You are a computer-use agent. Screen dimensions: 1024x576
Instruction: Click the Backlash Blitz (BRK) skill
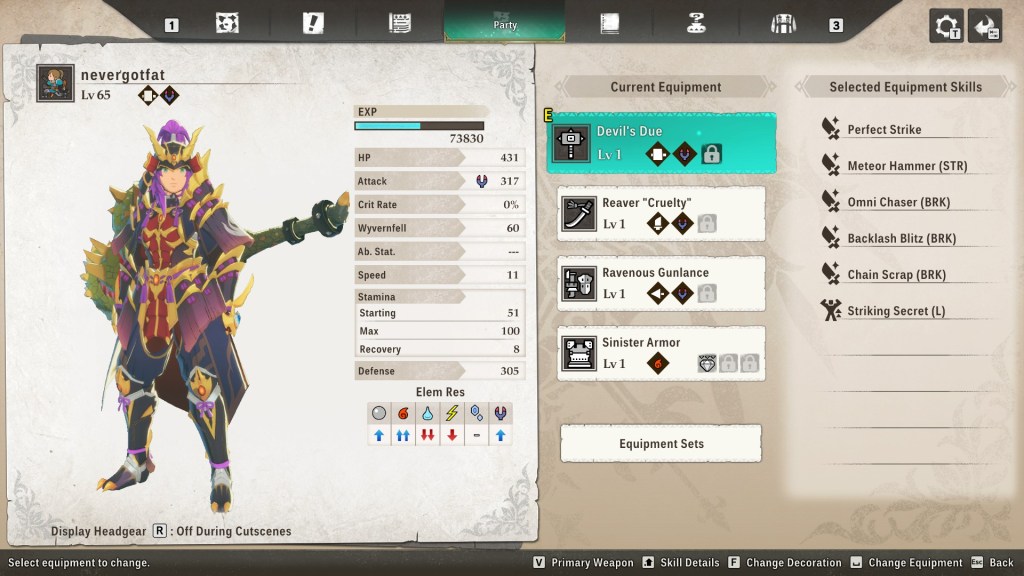pyautogui.click(x=901, y=239)
